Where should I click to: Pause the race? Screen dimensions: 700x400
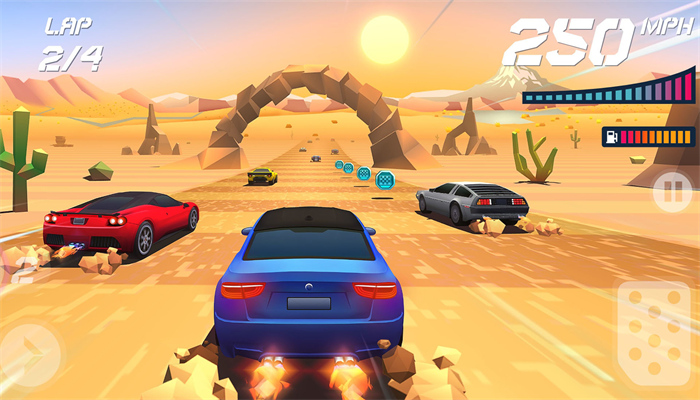point(671,191)
